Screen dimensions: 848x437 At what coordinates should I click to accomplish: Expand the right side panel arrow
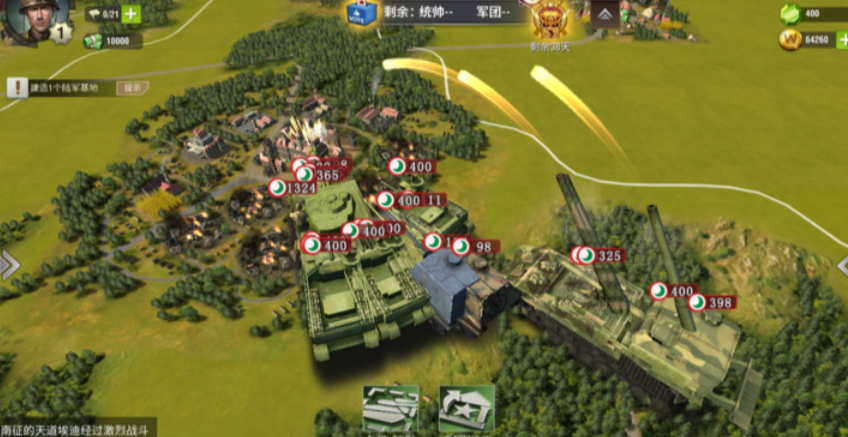point(840,263)
